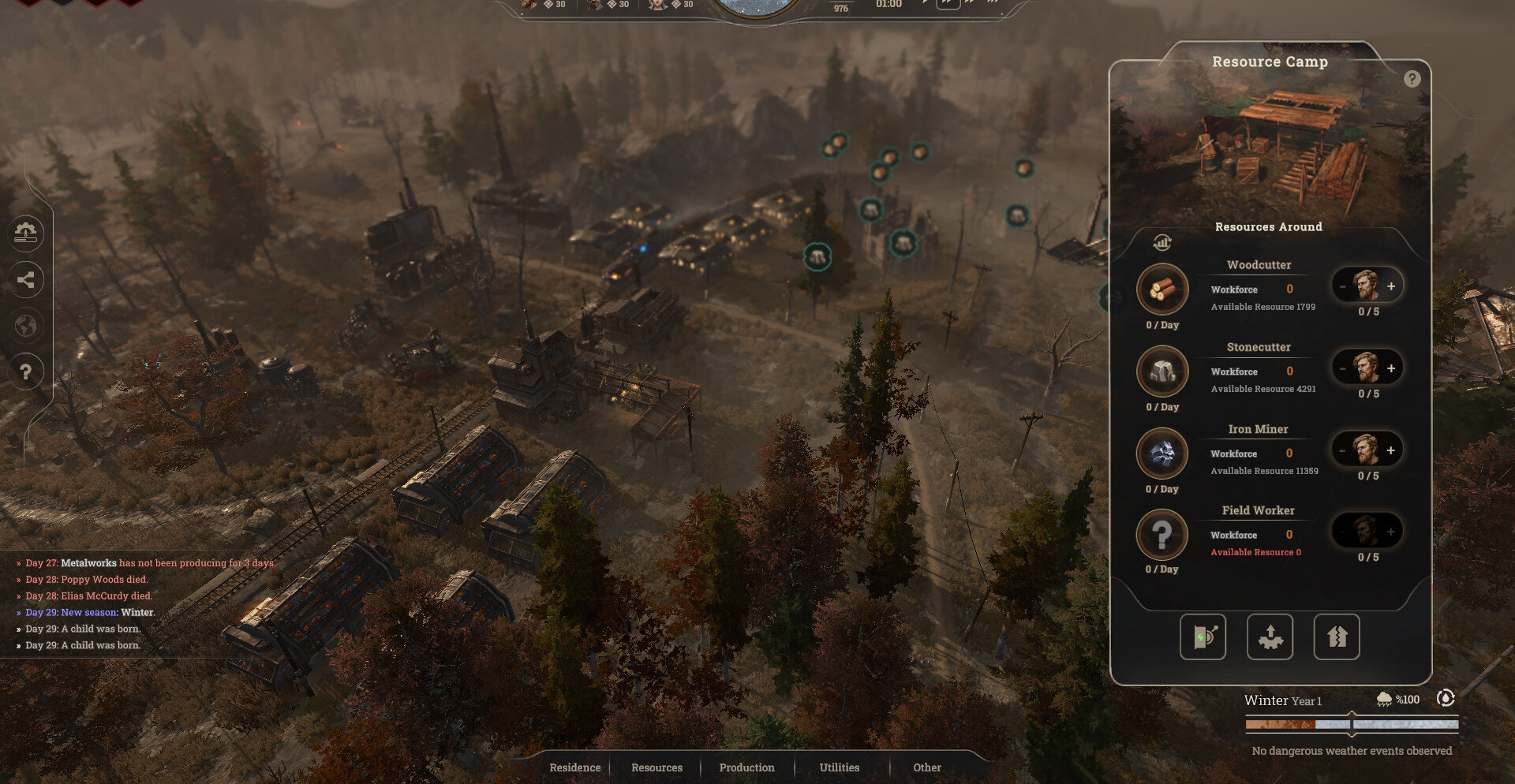1515x784 pixels.
Task: Click the cracked house demolish button
Action: (x=1336, y=637)
